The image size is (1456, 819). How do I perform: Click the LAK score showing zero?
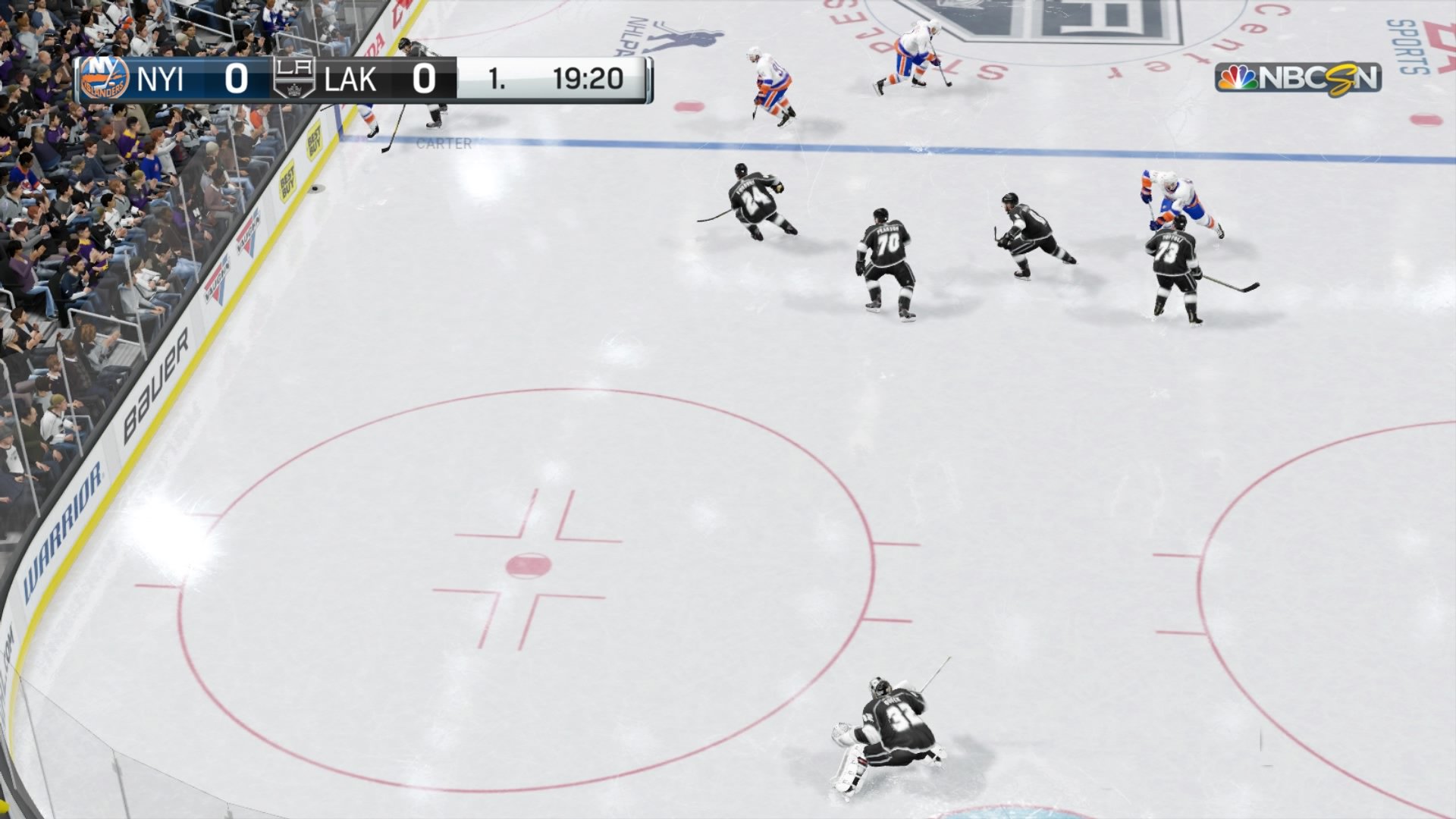(x=425, y=77)
